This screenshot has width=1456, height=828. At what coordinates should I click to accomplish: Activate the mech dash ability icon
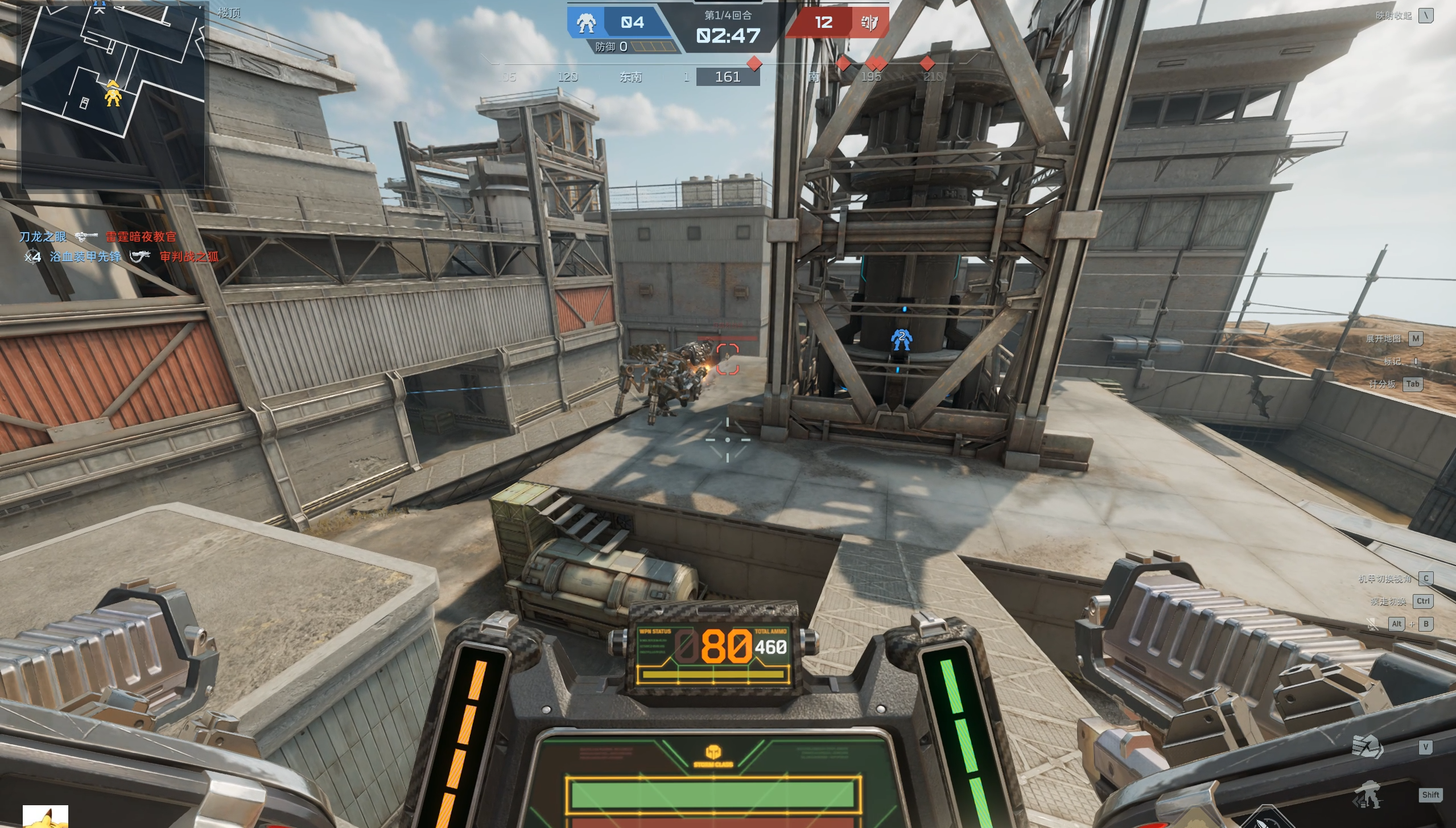point(1367,795)
